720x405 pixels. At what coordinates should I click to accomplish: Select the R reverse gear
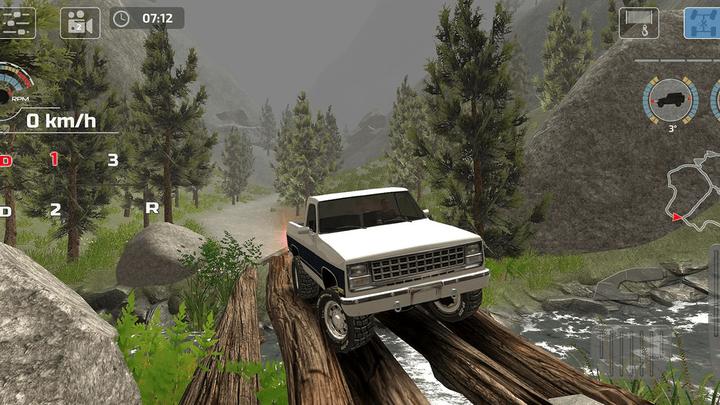[x=152, y=208]
